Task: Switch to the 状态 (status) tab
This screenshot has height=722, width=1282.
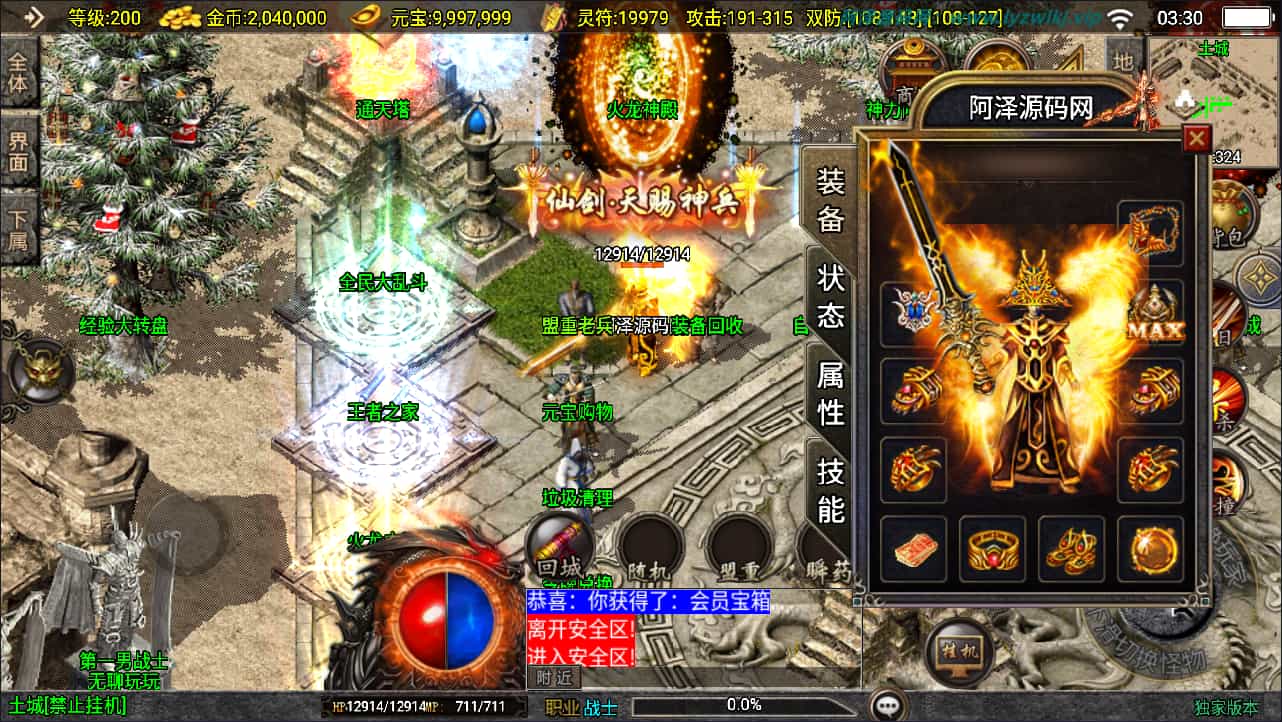Action: (x=831, y=298)
